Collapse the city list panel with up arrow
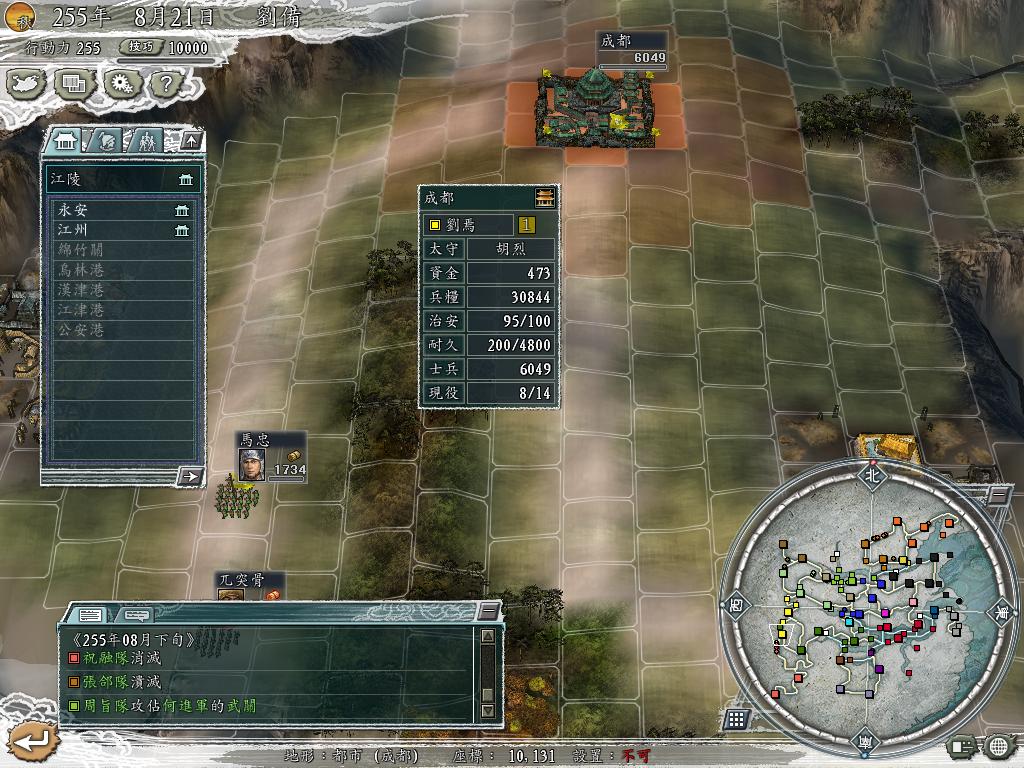The height and width of the screenshot is (768, 1024). point(192,140)
